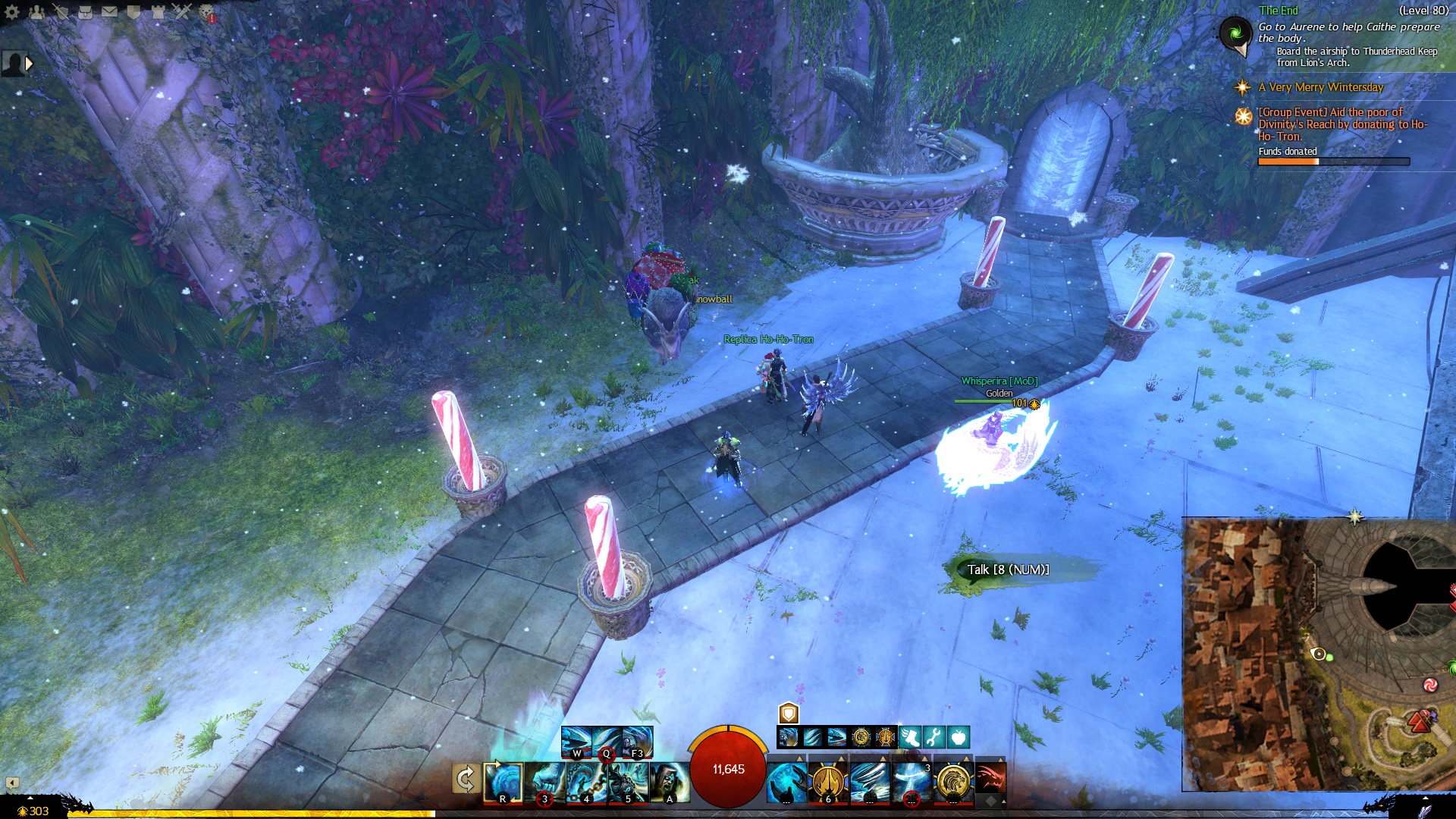1456x819 pixels.
Task: Select 'The End' story objective
Action: coord(1279,11)
